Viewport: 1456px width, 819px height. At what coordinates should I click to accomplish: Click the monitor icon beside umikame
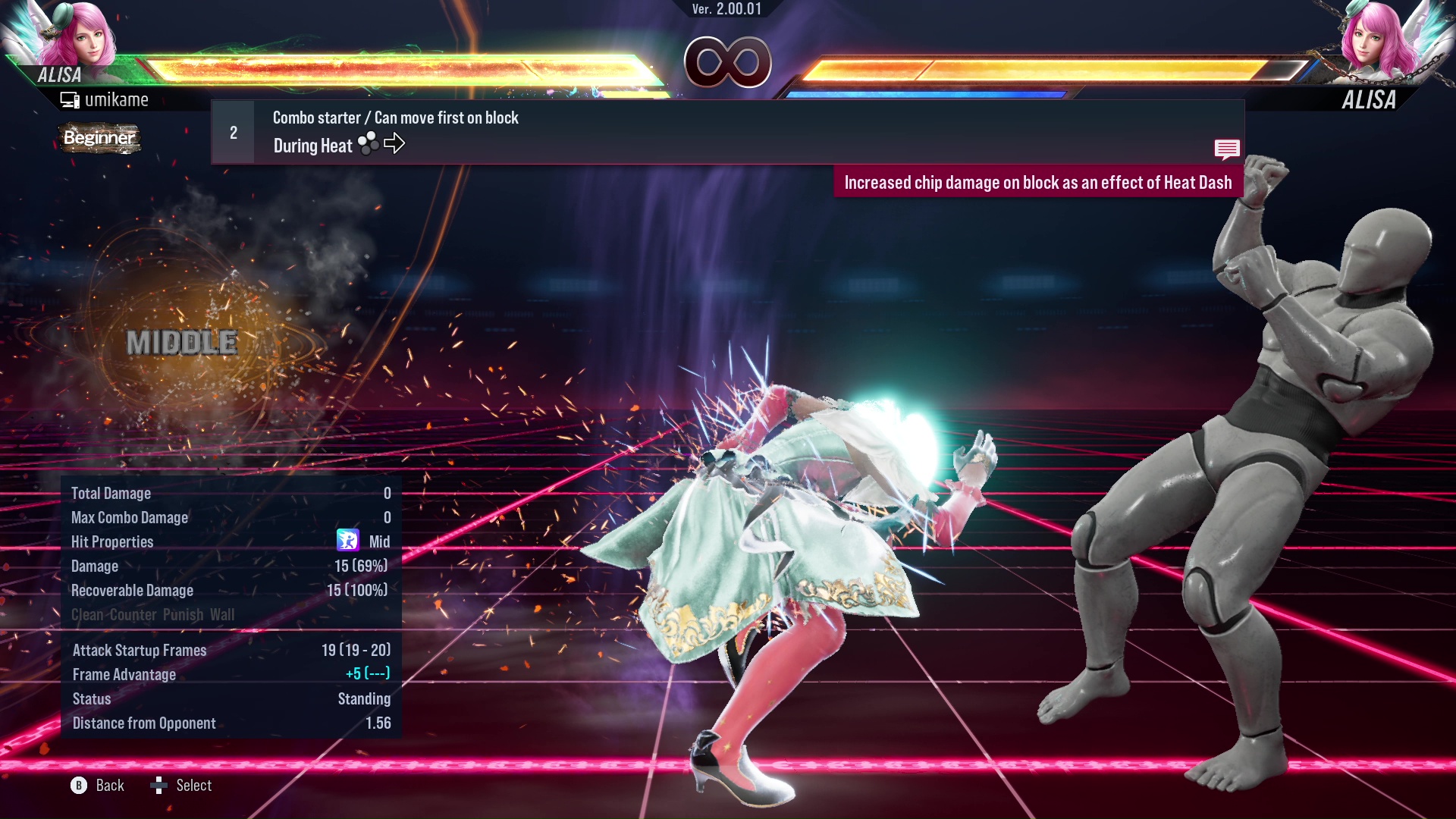(x=71, y=99)
